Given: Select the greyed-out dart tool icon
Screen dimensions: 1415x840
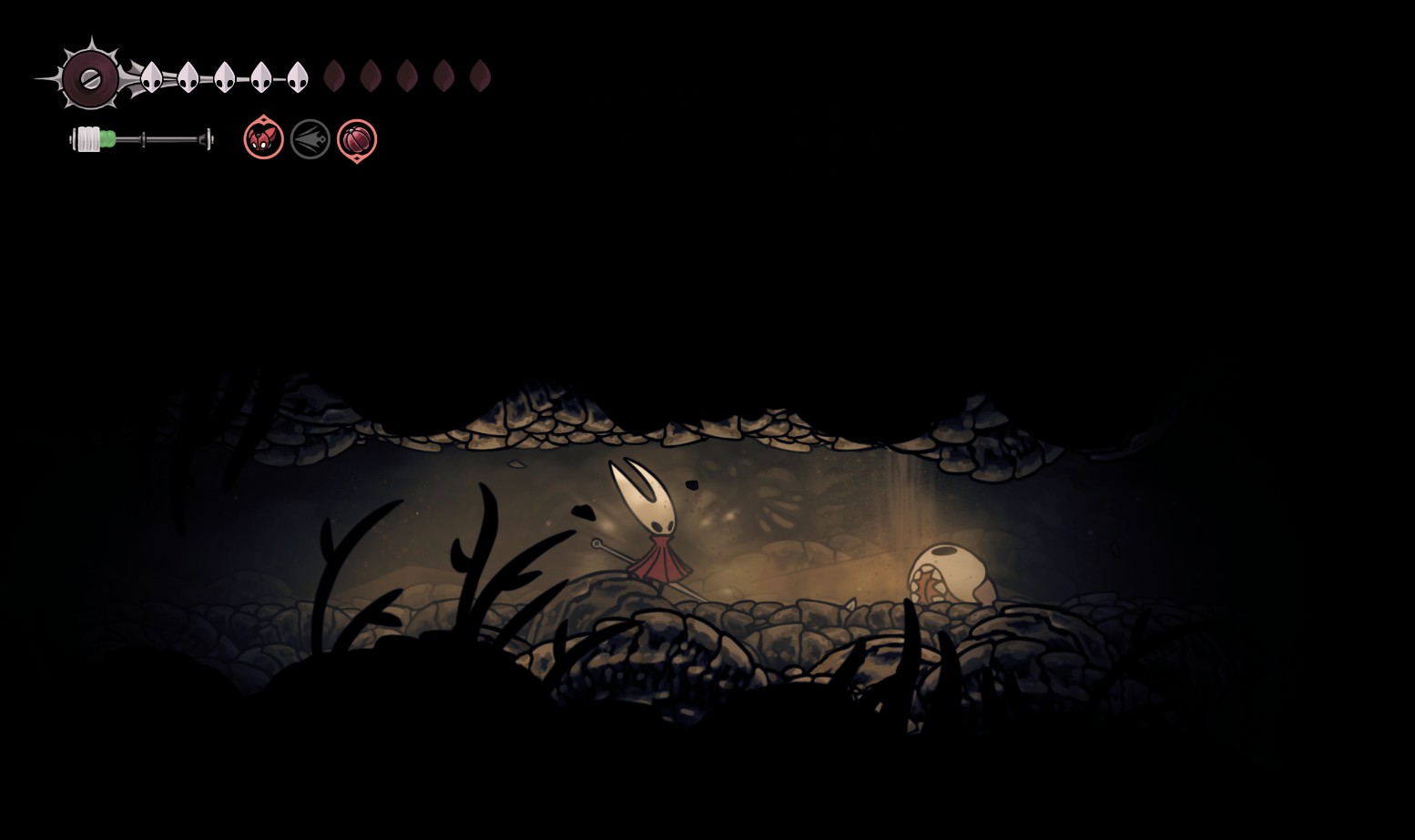Looking at the screenshot, I should coord(310,139).
